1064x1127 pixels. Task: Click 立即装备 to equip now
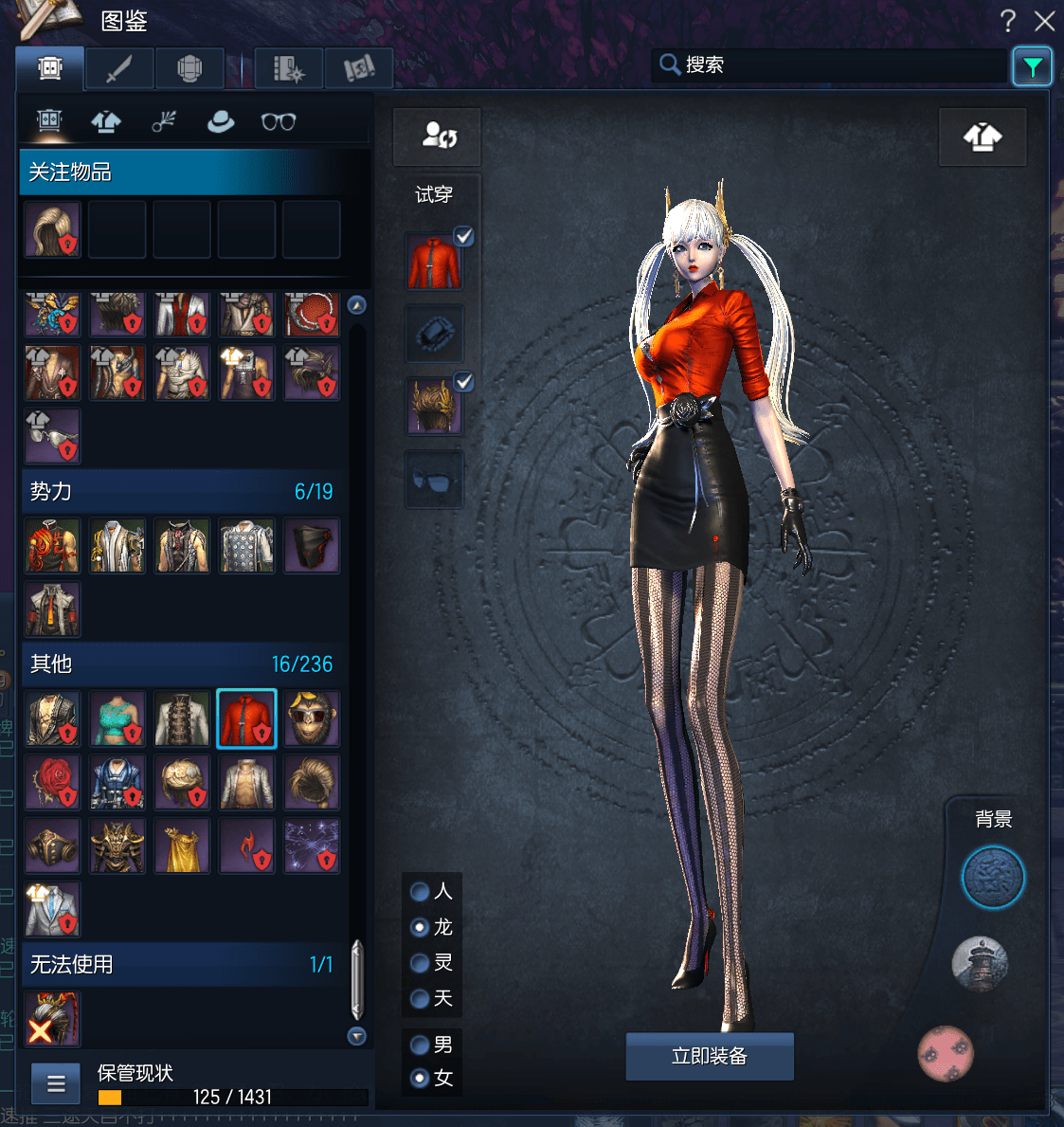[710, 1056]
